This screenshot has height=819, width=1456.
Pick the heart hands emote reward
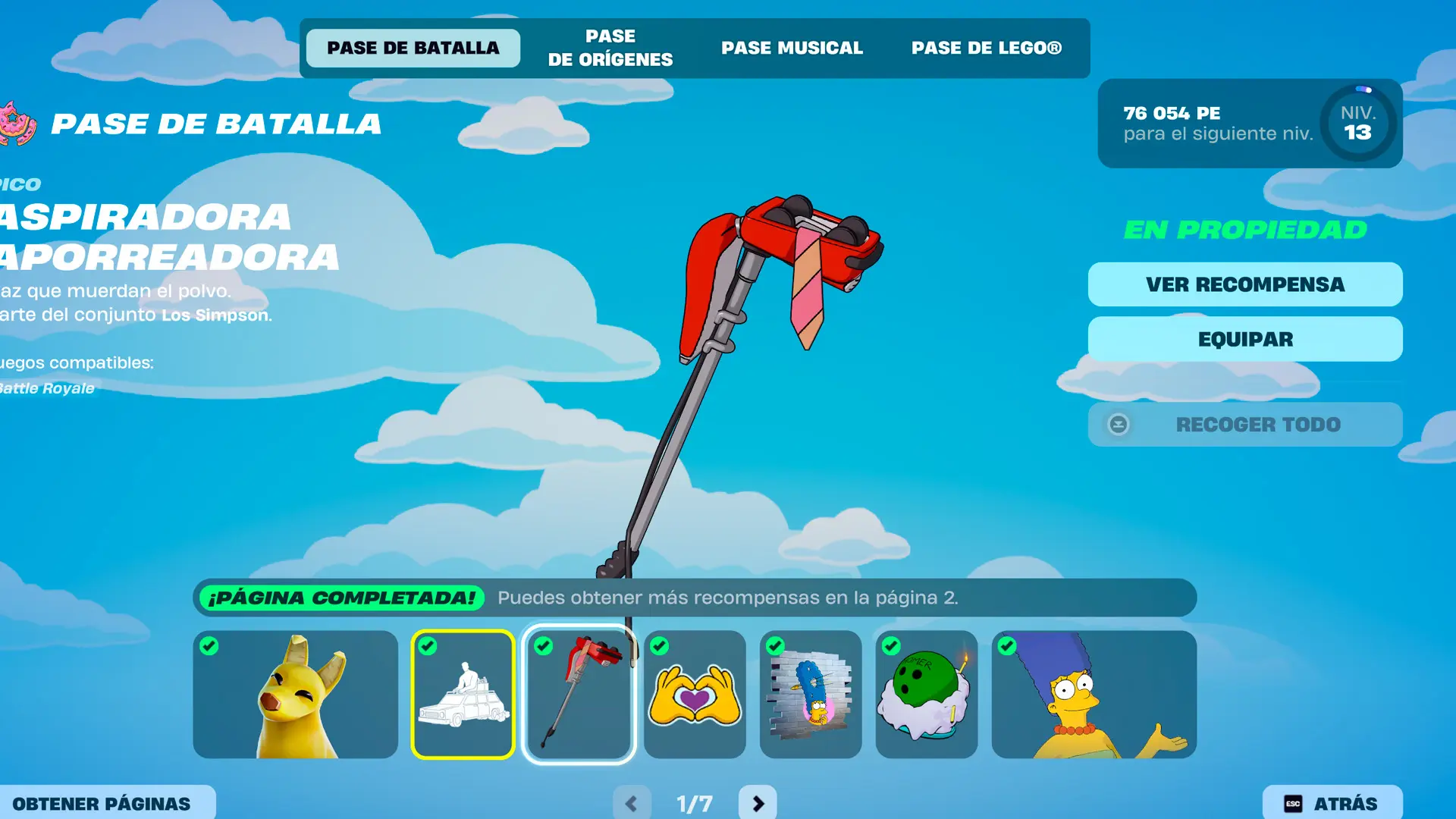(x=695, y=695)
